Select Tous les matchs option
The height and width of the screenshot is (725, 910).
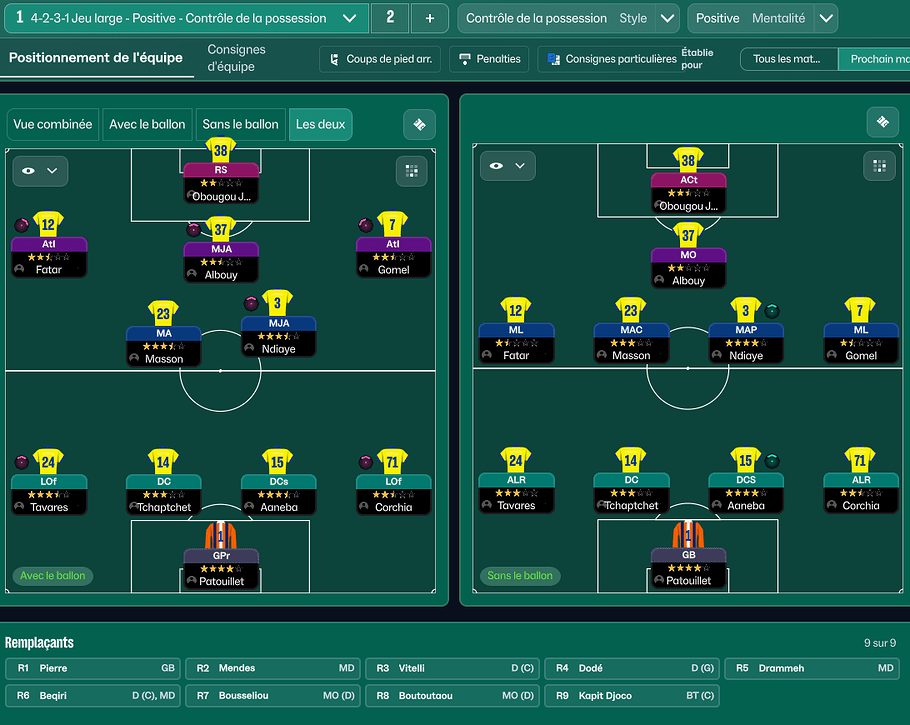788,59
